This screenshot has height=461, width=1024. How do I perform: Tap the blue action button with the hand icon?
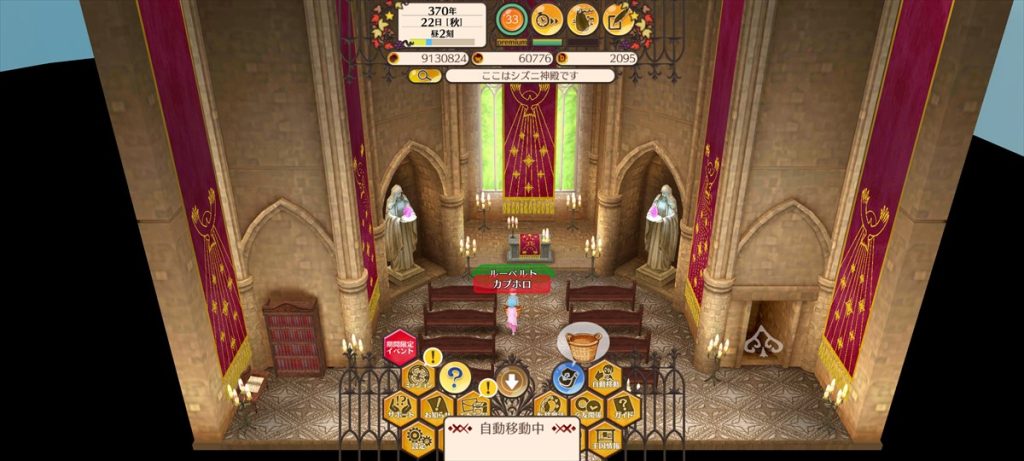click(569, 378)
